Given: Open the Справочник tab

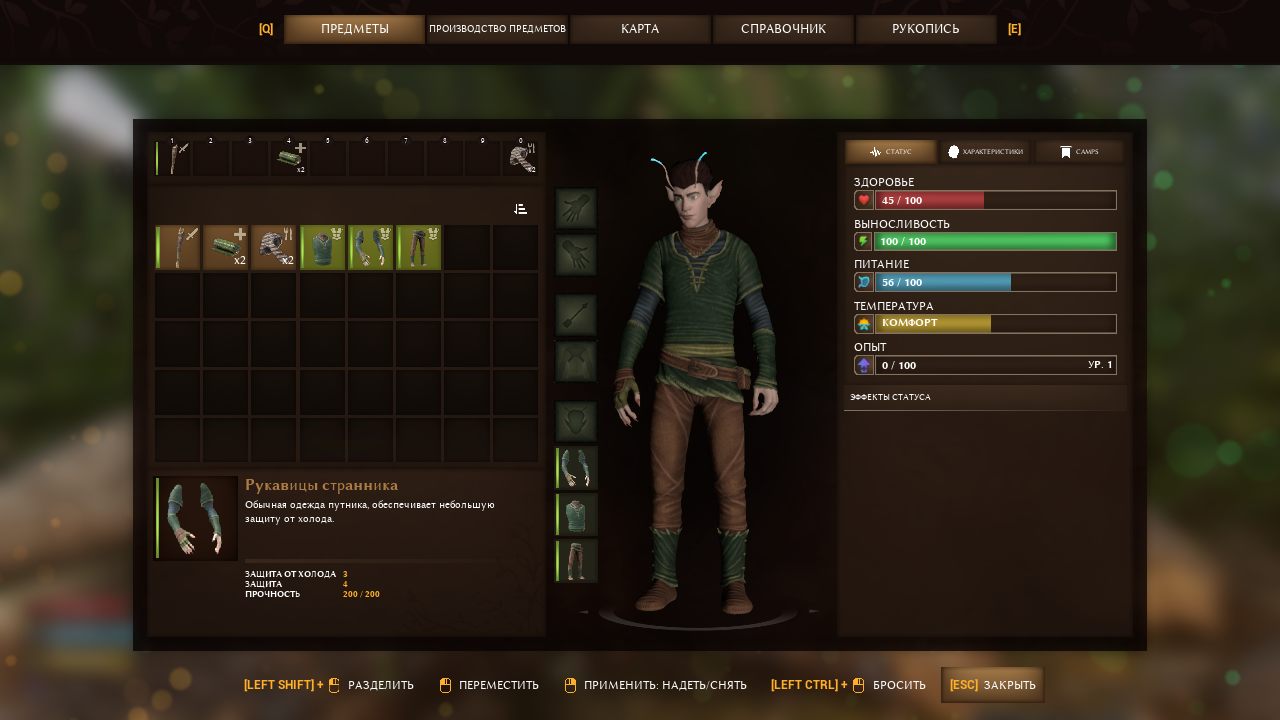Looking at the screenshot, I should coord(783,29).
